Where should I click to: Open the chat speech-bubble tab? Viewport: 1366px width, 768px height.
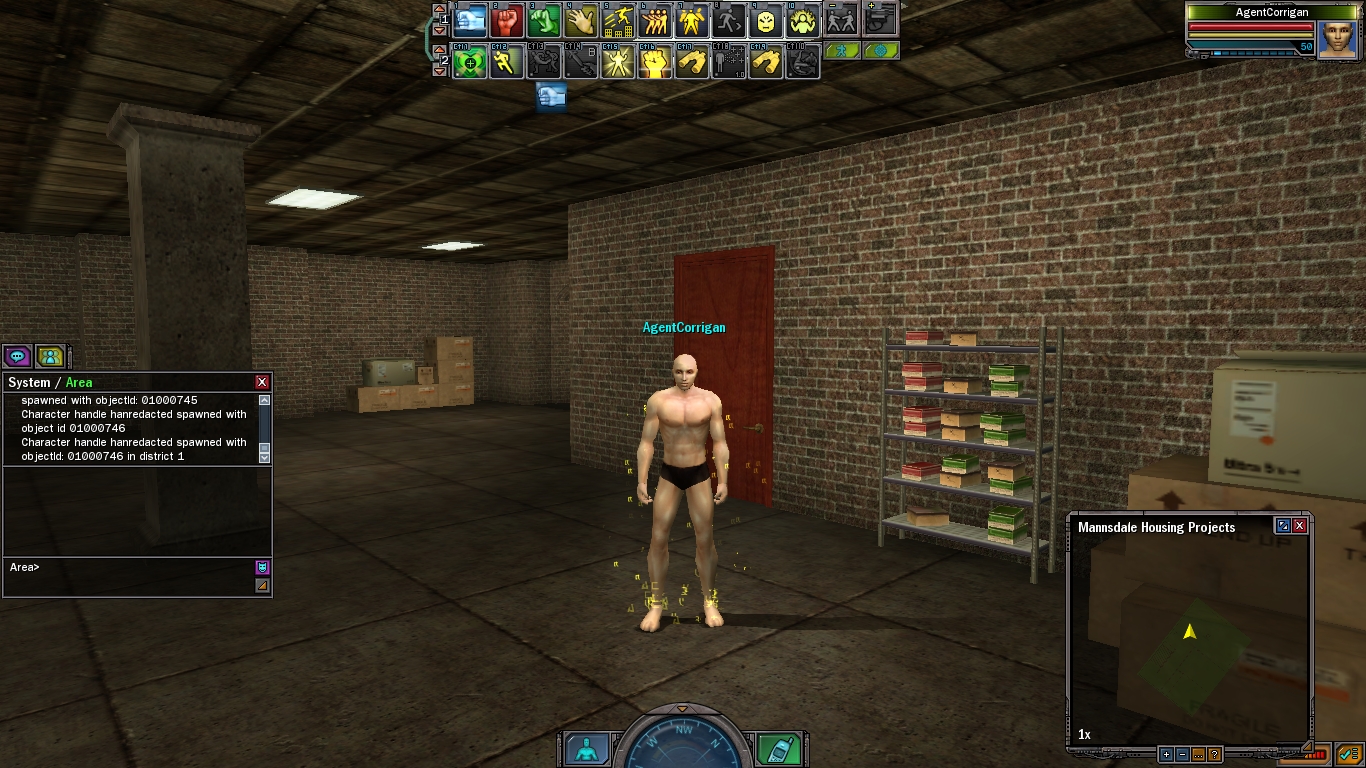(17, 356)
